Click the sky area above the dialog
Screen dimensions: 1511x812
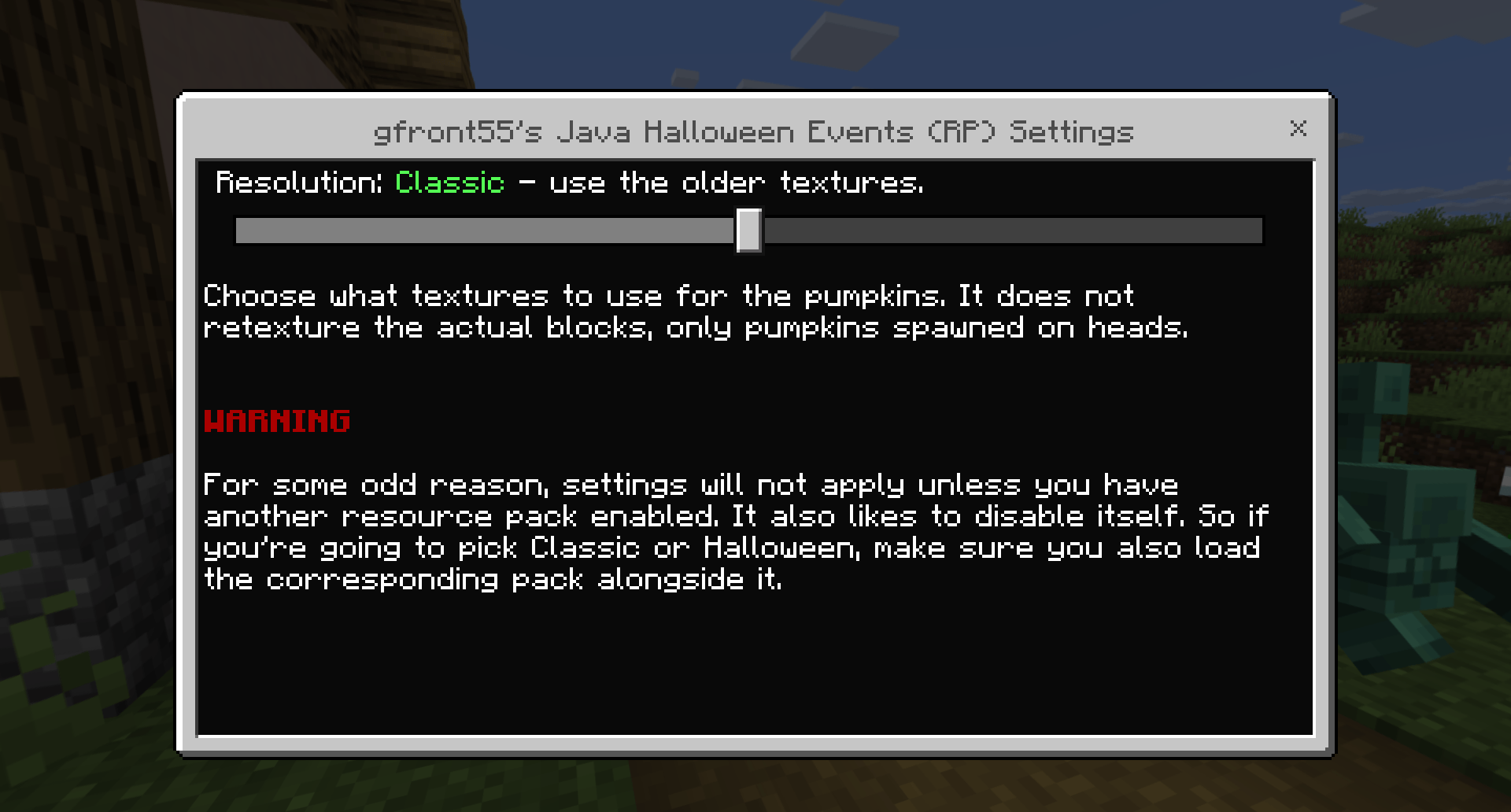click(x=708, y=39)
